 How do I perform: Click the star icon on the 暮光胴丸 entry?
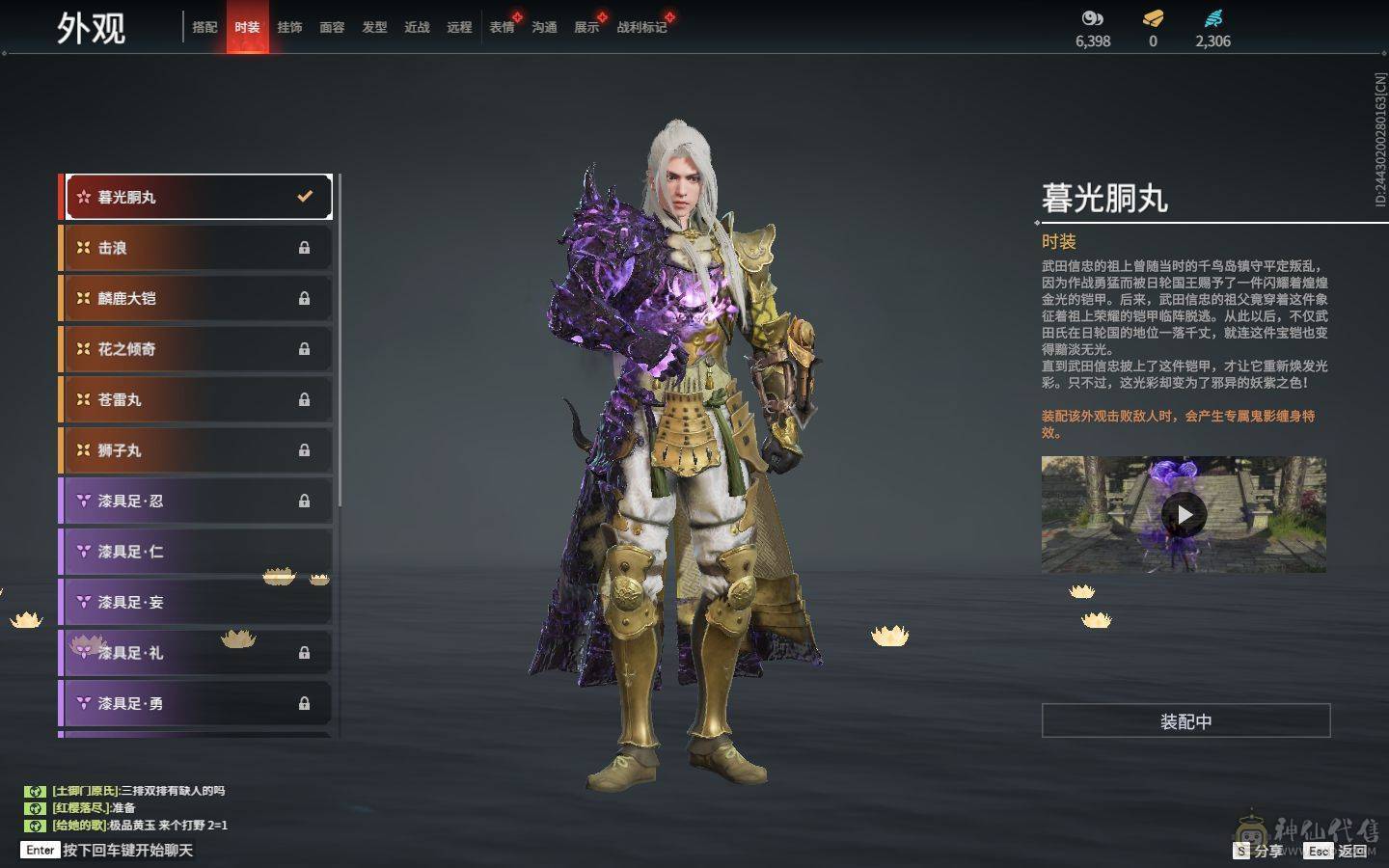point(82,196)
